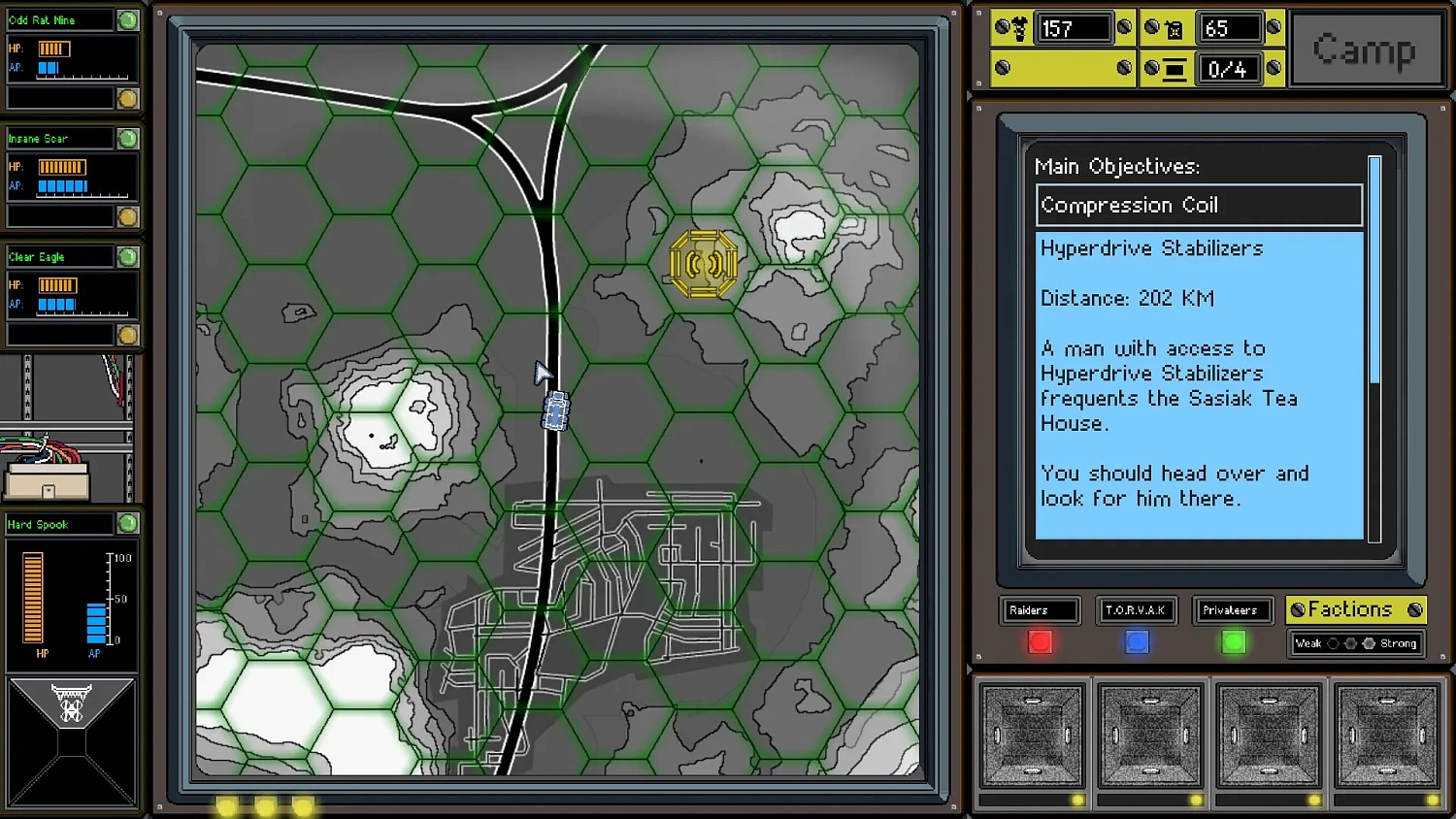Toggle Insane Scar's yellow indicator light
Image resolution: width=1456 pixels, height=819 pixels.
pos(127,216)
